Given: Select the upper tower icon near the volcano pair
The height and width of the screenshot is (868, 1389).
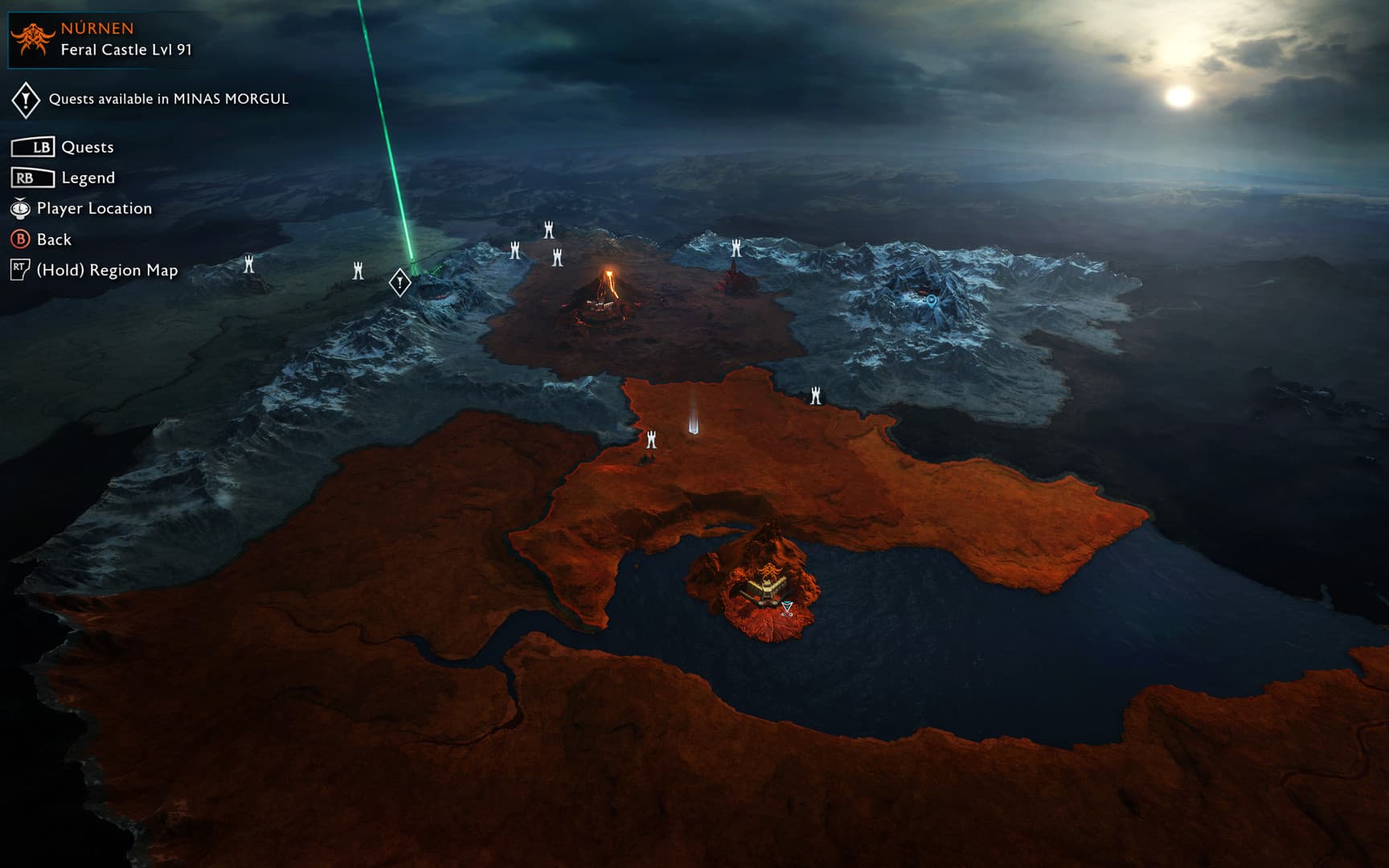Looking at the screenshot, I should [x=547, y=231].
